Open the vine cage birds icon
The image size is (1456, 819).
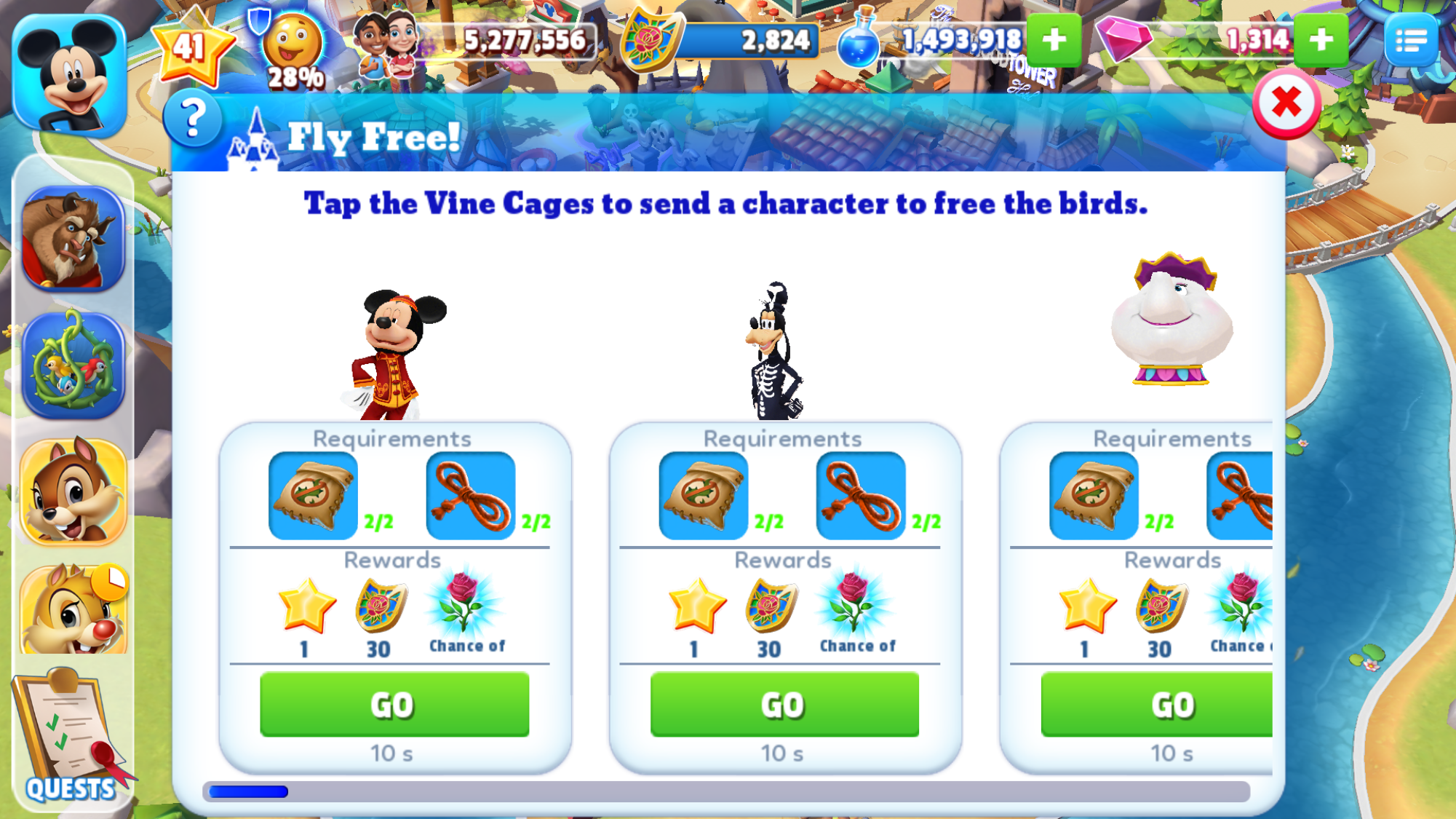pyautogui.click(x=73, y=365)
